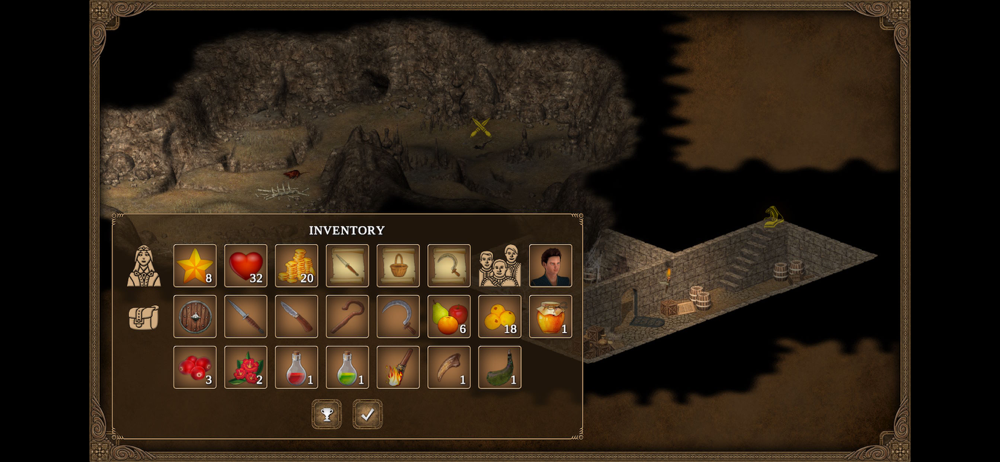This screenshot has width=1000, height=462.
Task: Open the basket recipe scroll
Action: click(x=398, y=266)
